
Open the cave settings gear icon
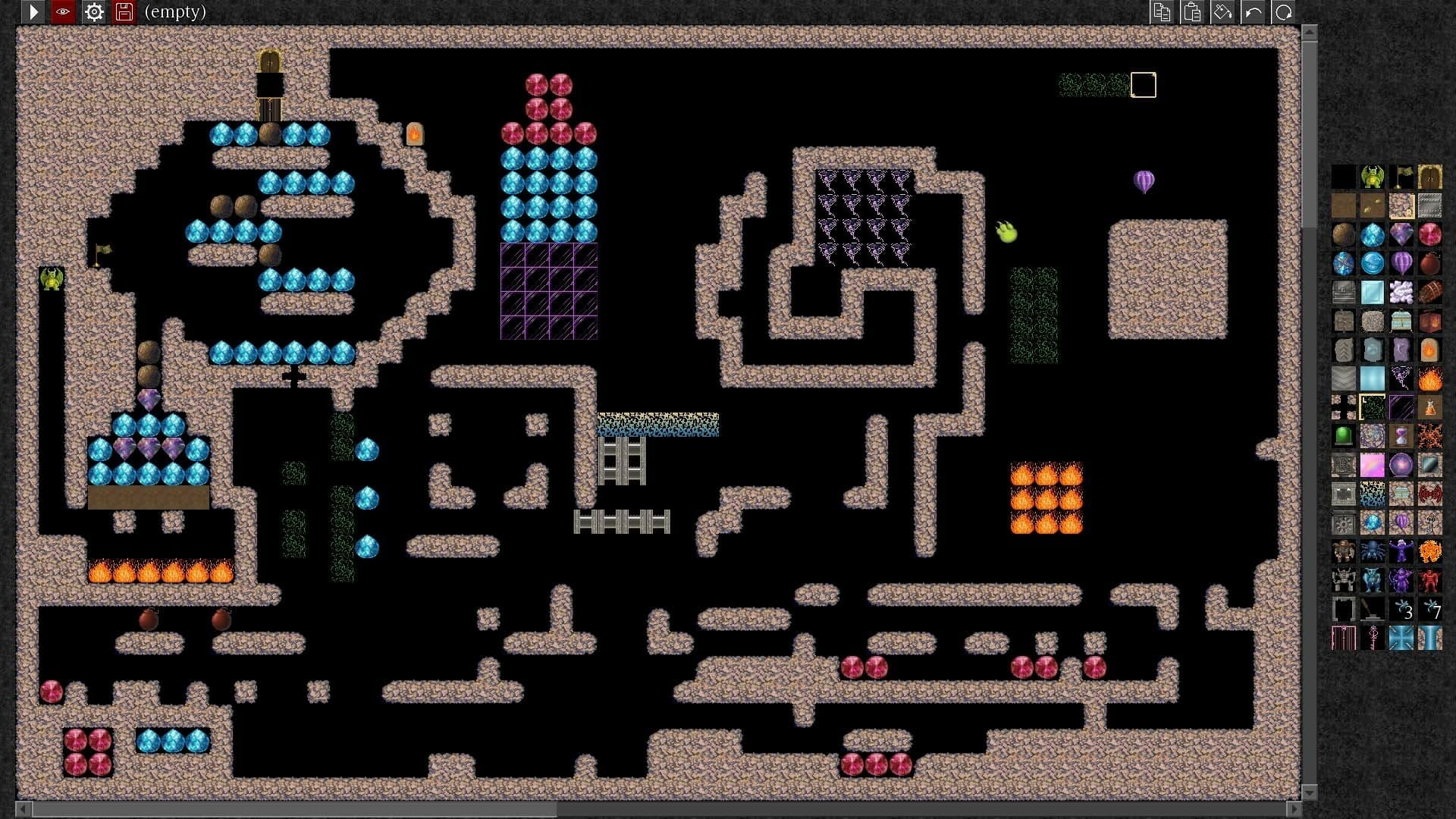coord(93,12)
